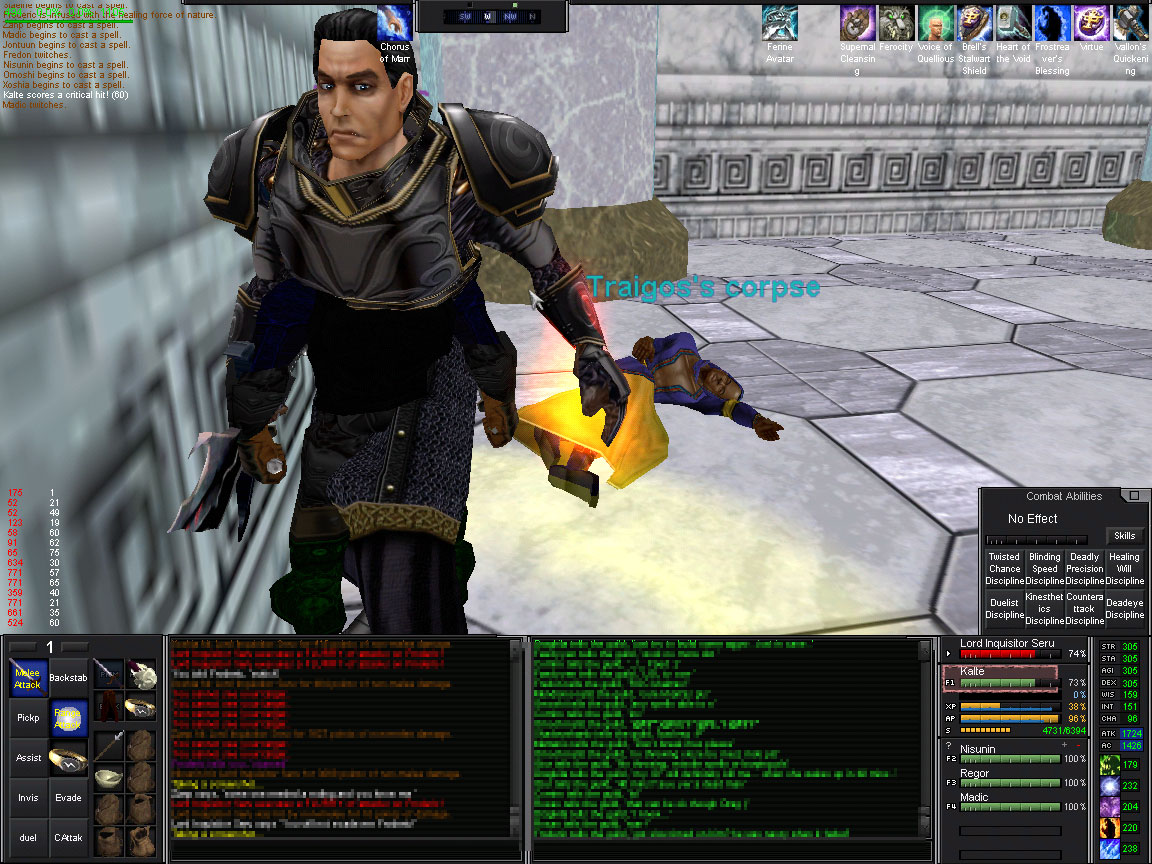The width and height of the screenshot is (1152, 864).
Task: Use Deadeye Discipline ability
Action: pyautogui.click(x=1124, y=608)
